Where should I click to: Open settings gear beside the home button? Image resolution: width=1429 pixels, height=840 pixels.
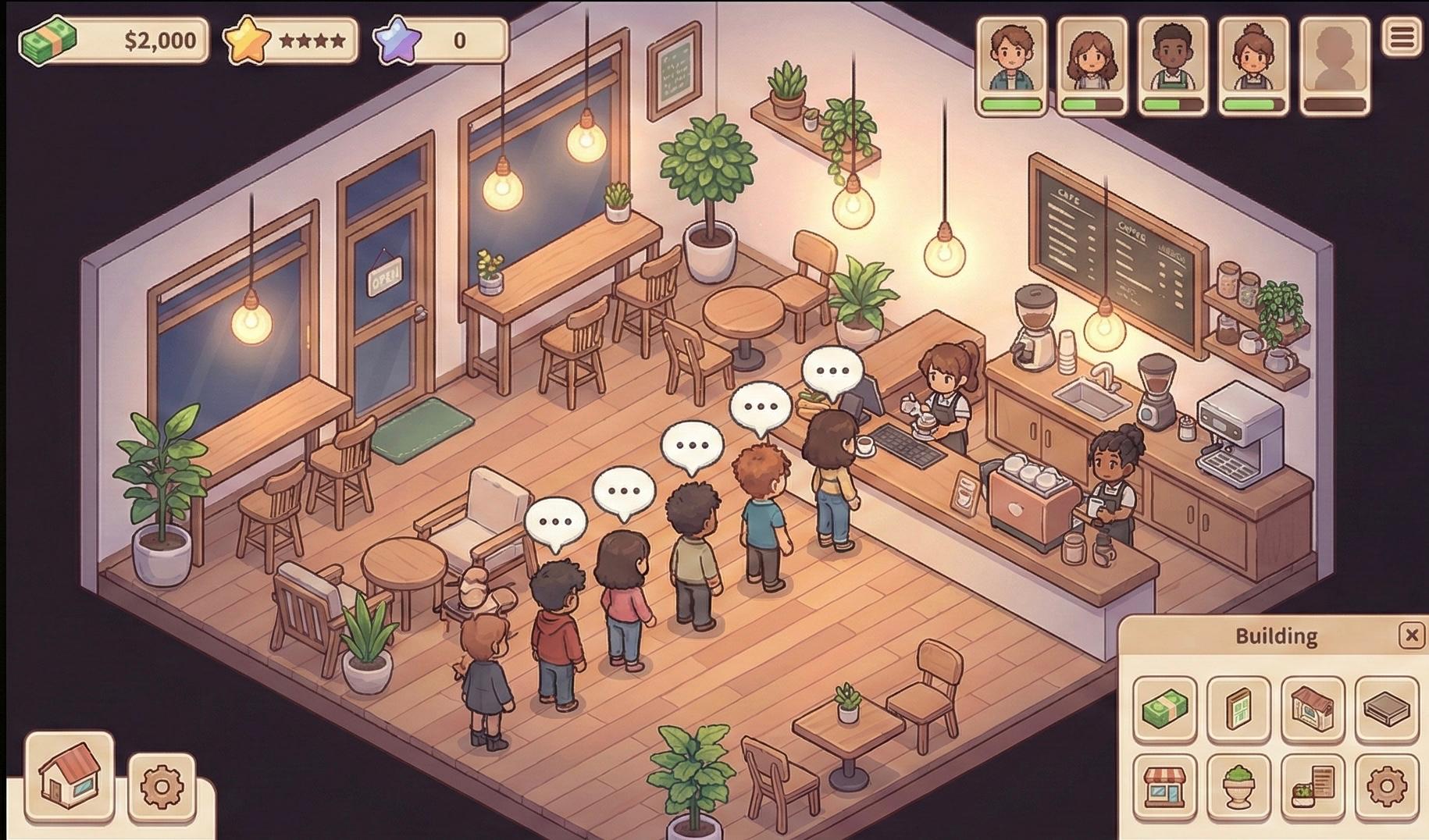pos(162,786)
